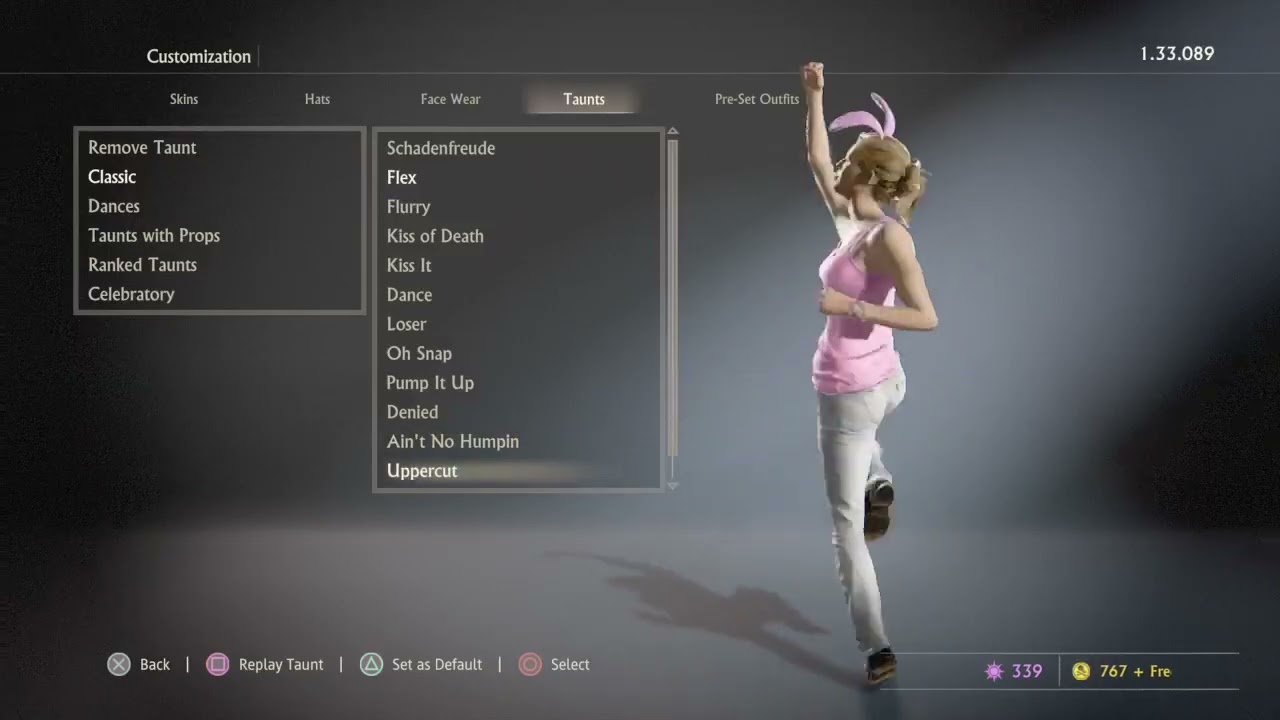Select the Face Wear tab
1280x720 pixels.
click(x=450, y=99)
